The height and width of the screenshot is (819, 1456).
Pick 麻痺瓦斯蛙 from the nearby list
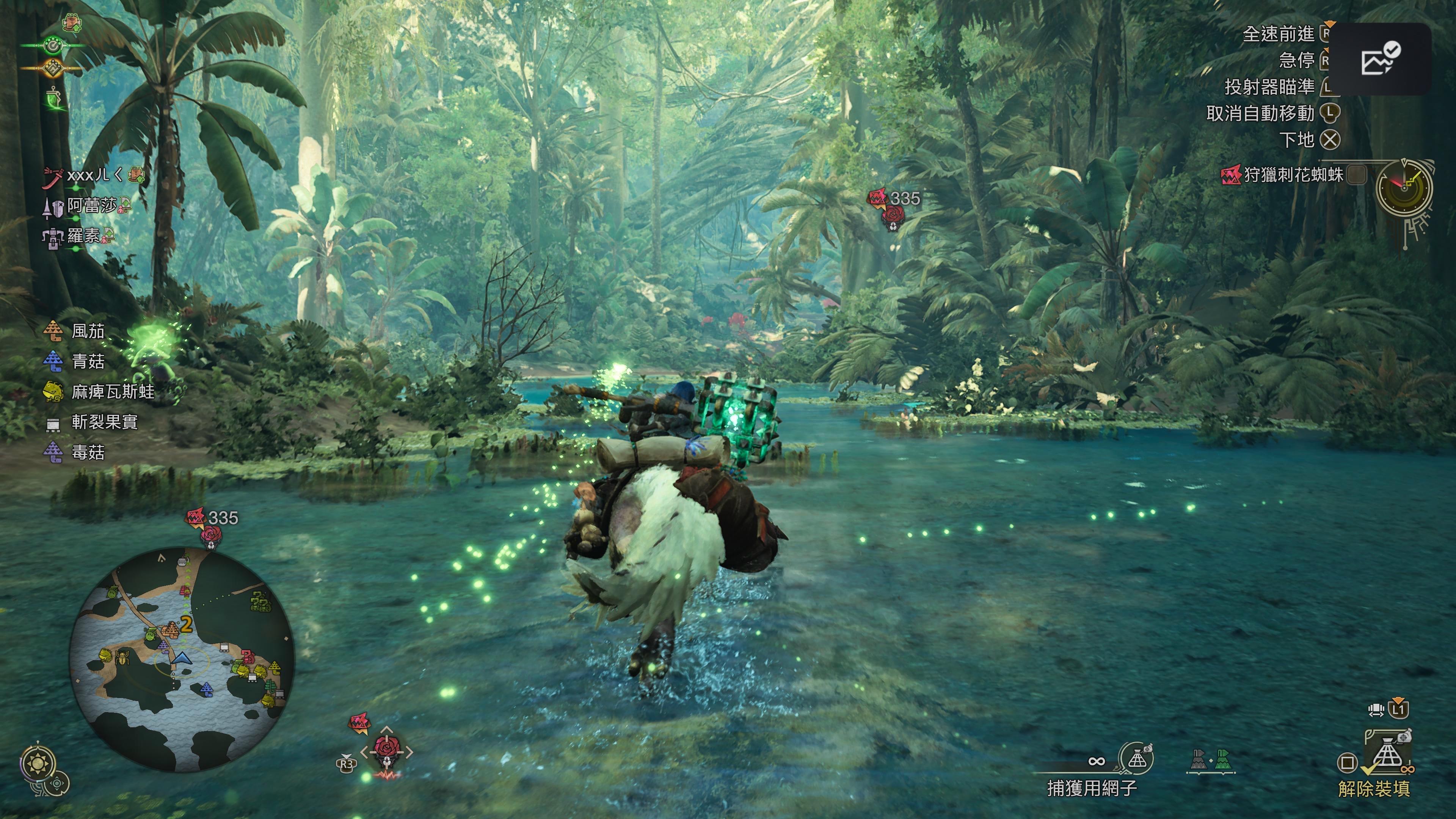click(112, 392)
